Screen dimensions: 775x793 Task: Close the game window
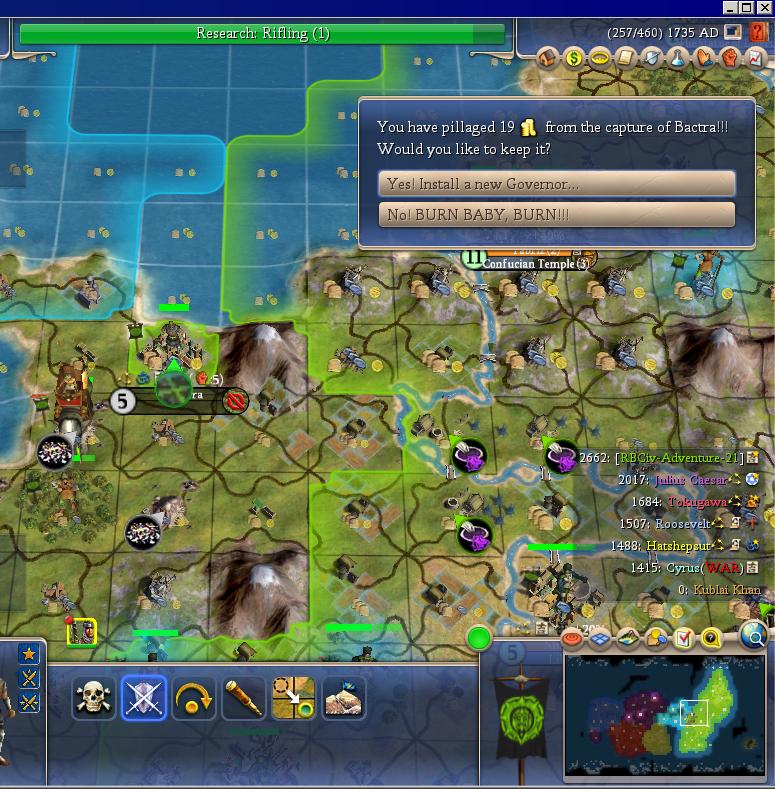[765, 7]
